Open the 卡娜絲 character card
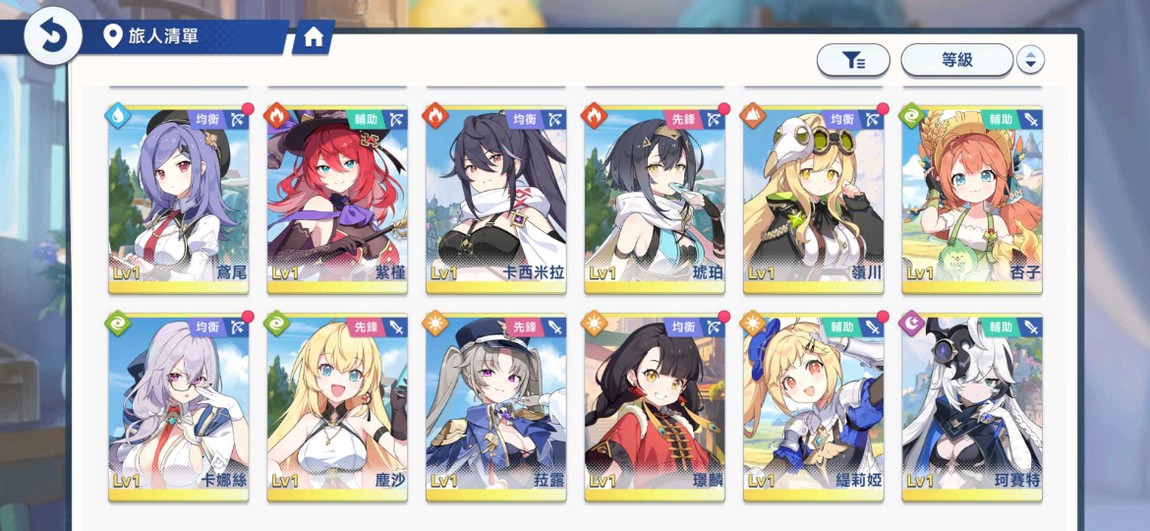The width and height of the screenshot is (1150, 531). (178, 406)
